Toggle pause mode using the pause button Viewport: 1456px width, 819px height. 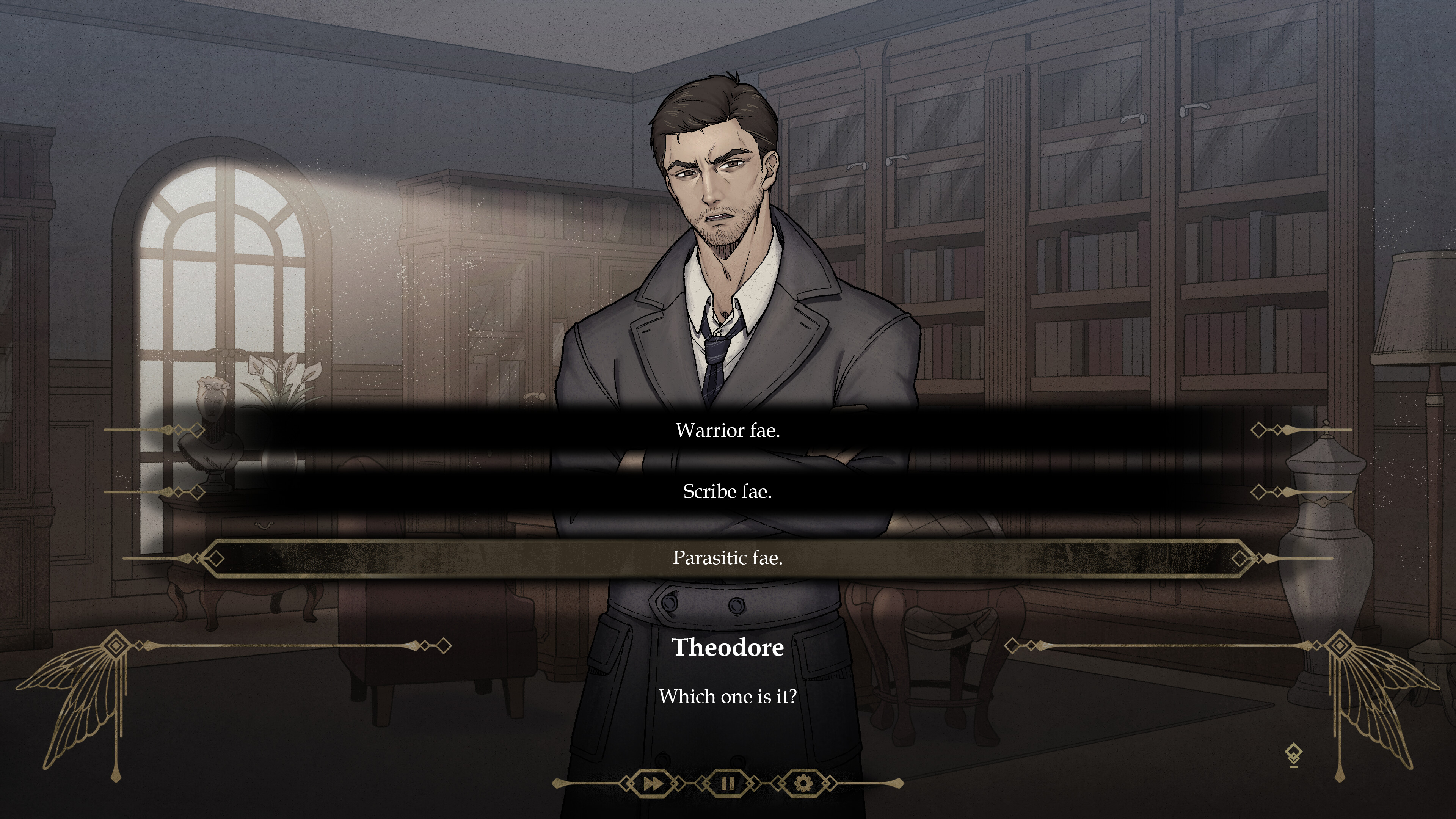(728, 783)
